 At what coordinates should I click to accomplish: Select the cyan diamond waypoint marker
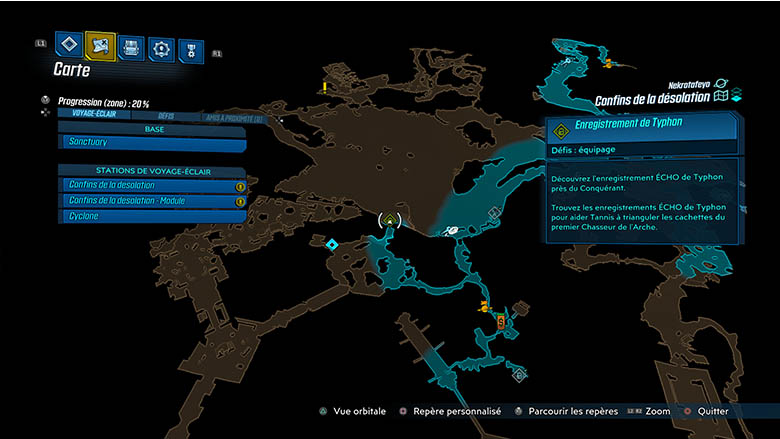click(x=331, y=244)
